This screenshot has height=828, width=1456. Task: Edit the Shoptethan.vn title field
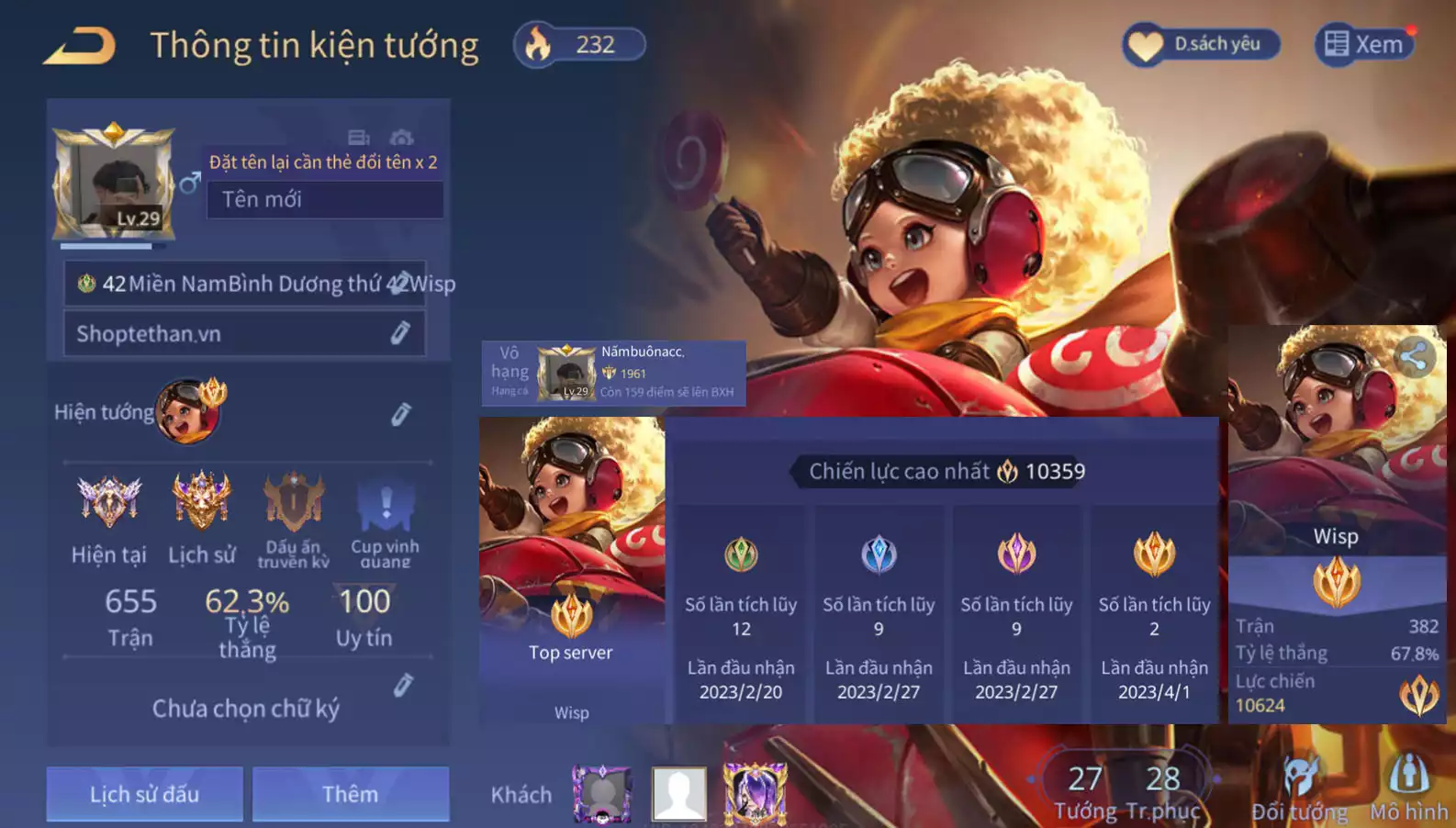tap(400, 333)
